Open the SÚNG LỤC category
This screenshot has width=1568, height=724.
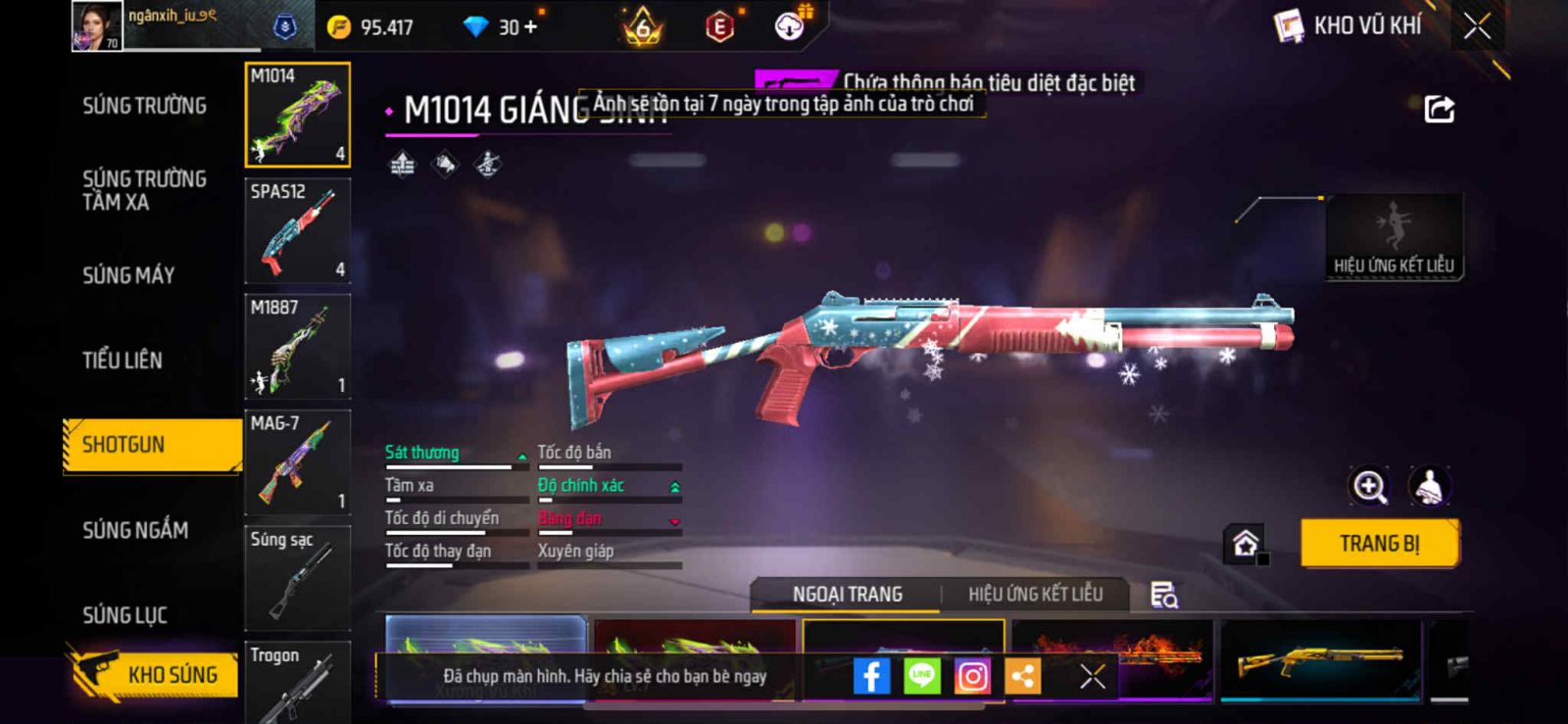point(124,615)
